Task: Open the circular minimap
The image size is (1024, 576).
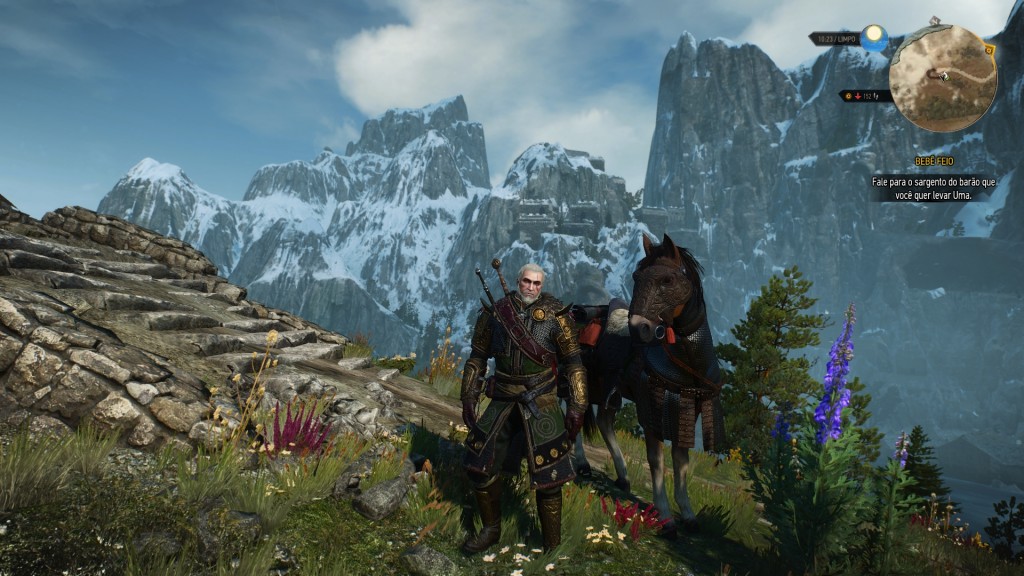Action: coord(942,78)
